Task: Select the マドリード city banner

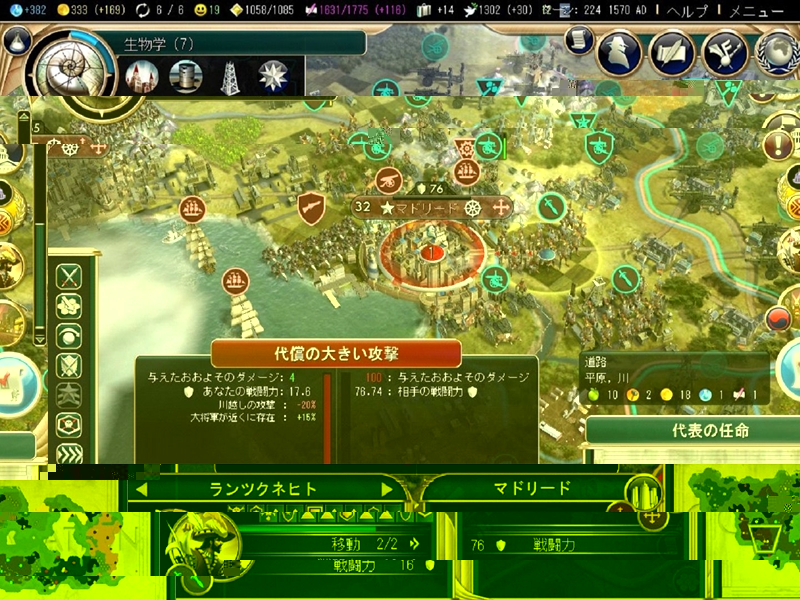Action: (432, 208)
